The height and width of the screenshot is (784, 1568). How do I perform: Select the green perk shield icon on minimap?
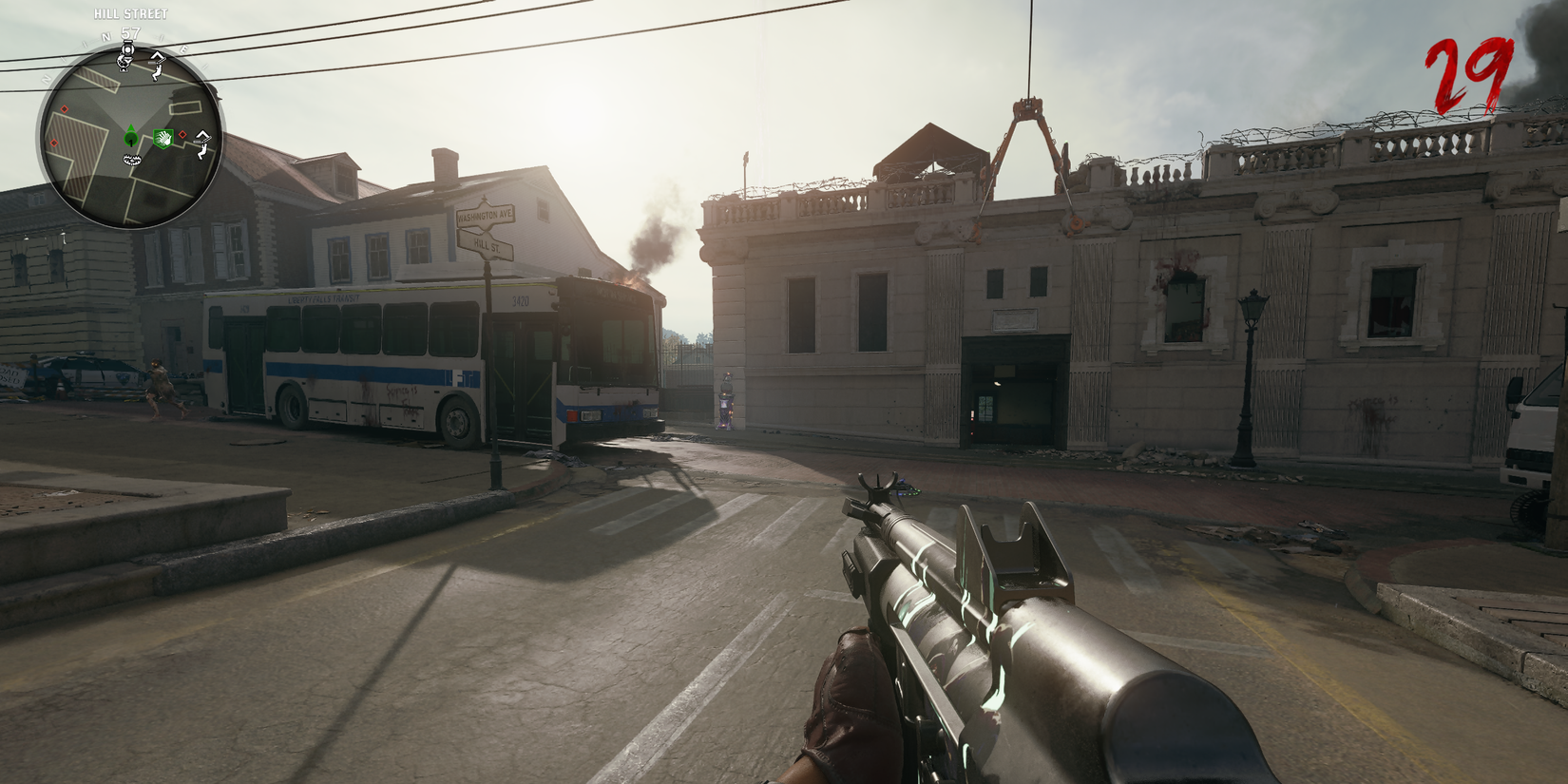(x=163, y=137)
